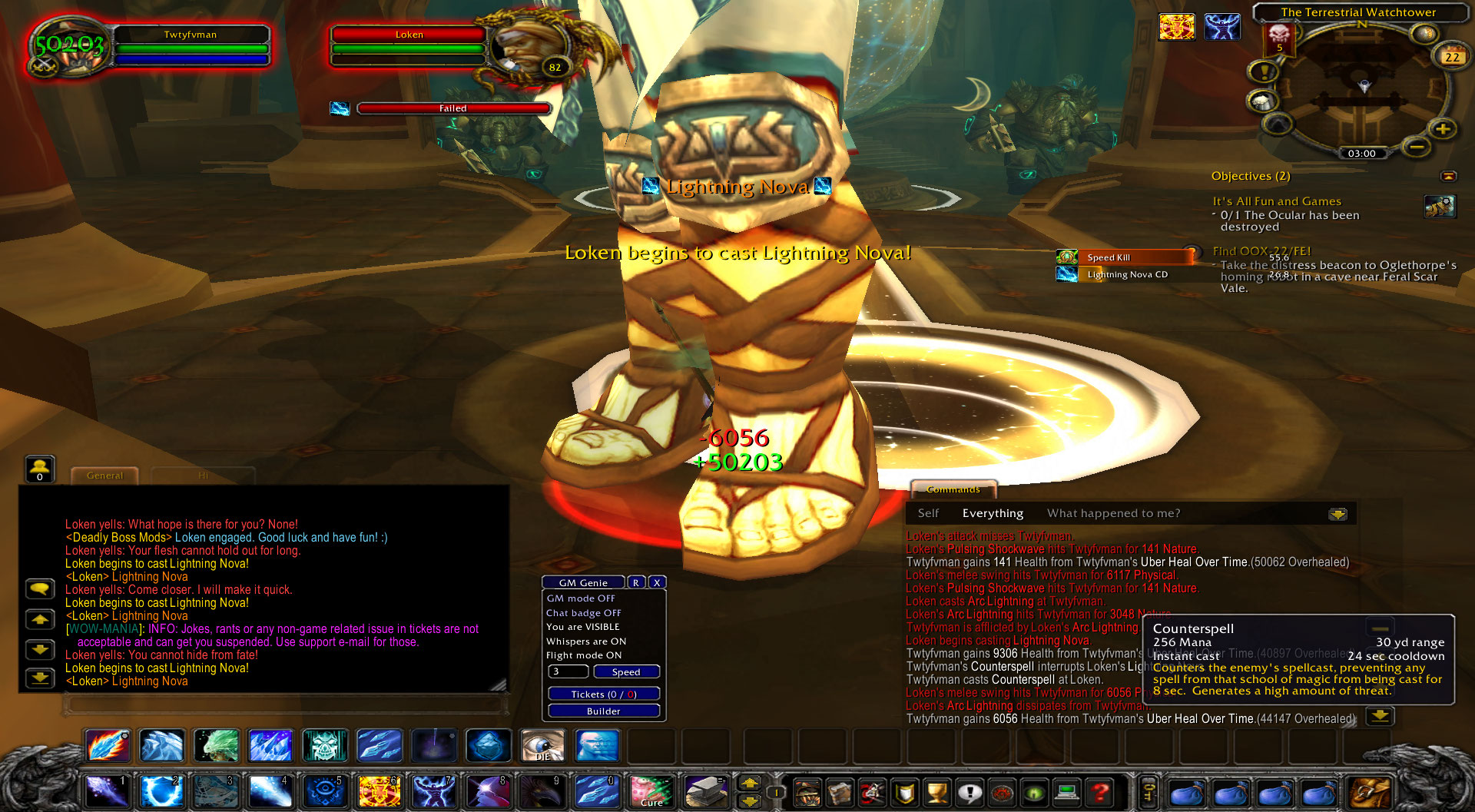The image size is (1475, 812).
Task: Cast the eyeball "DIE" macro icon
Action: [543, 745]
